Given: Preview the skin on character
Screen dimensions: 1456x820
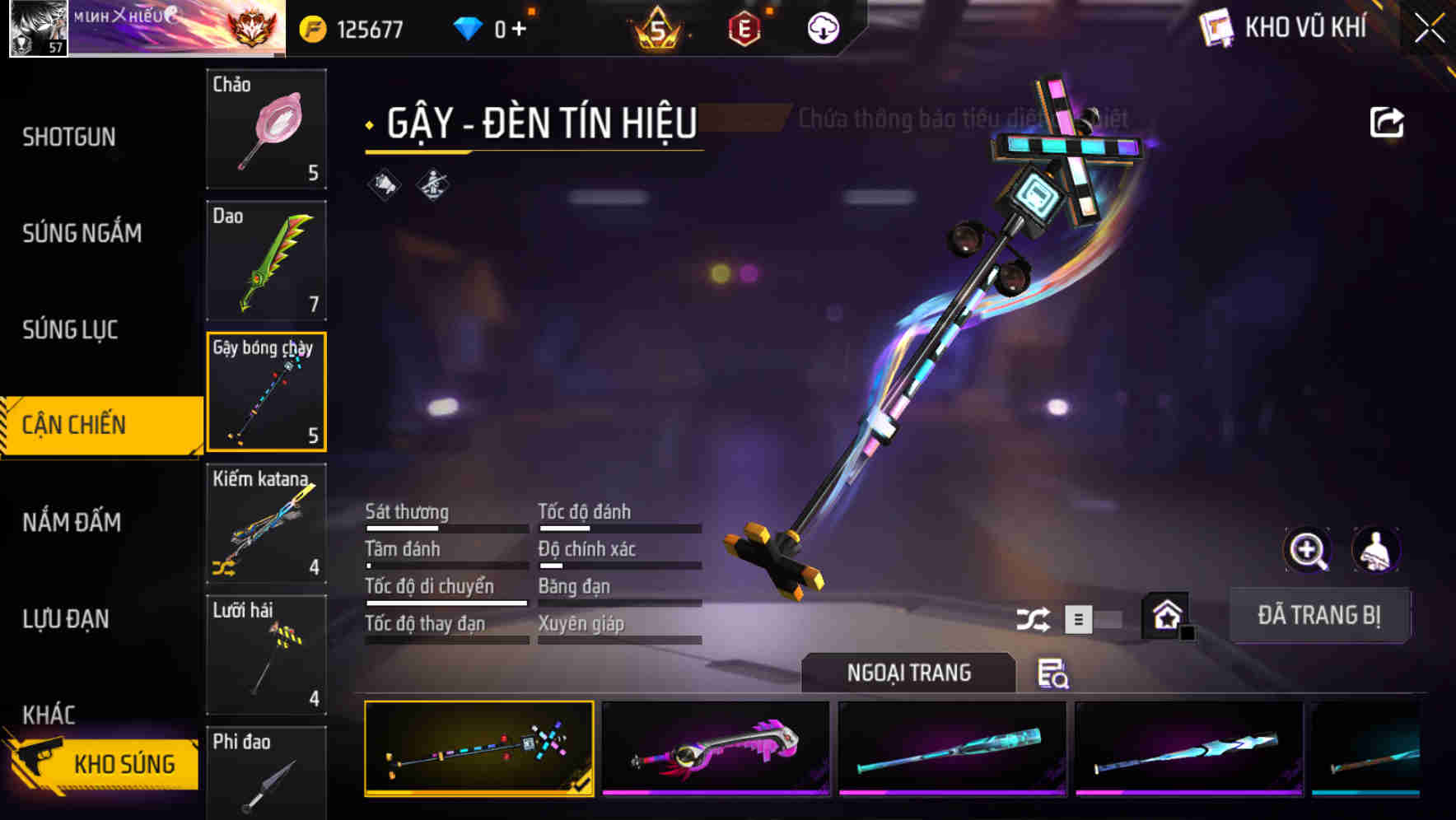Looking at the screenshot, I should click(1375, 550).
